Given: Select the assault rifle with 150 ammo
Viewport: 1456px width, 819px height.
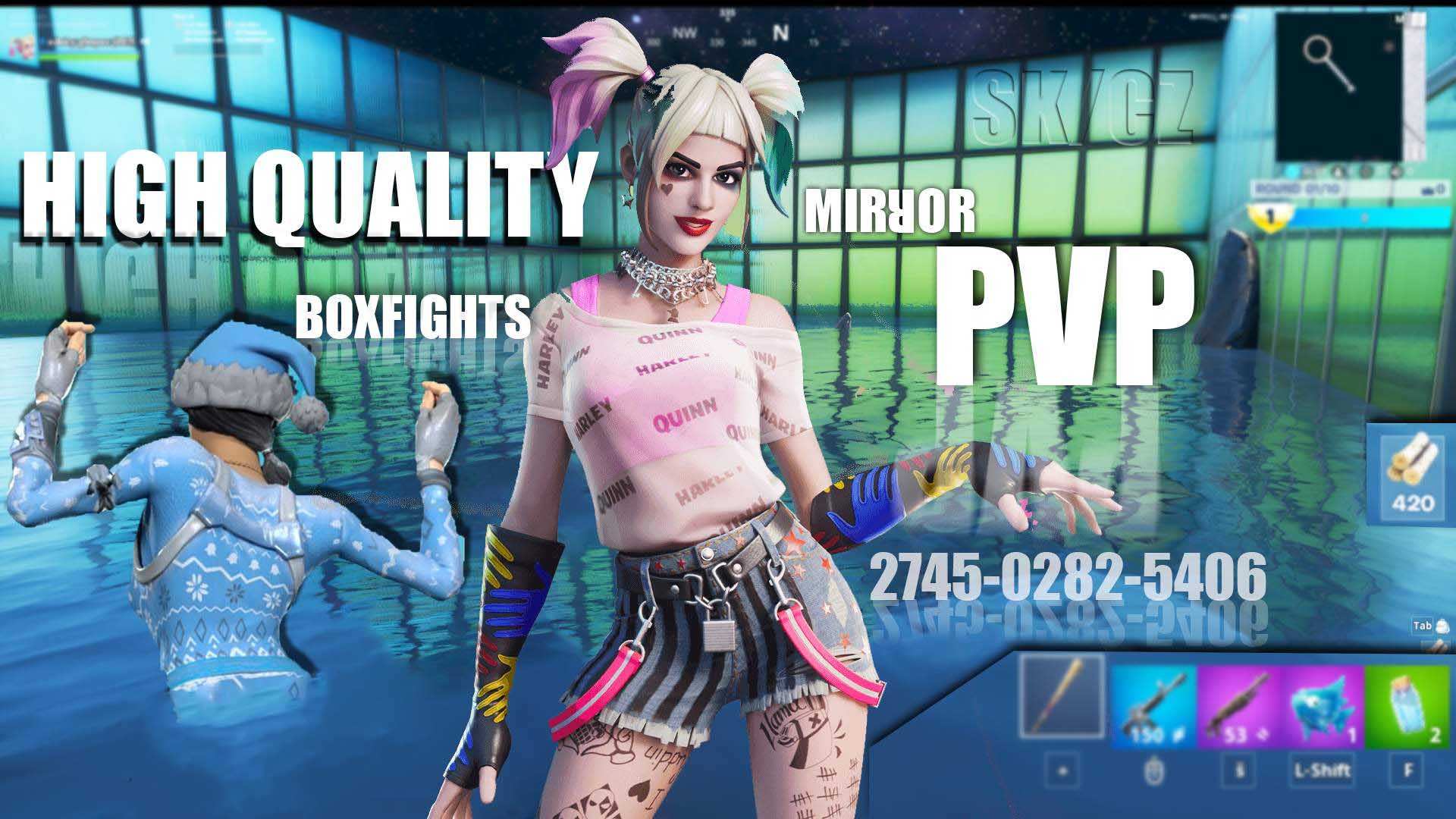Looking at the screenshot, I should (1153, 705).
